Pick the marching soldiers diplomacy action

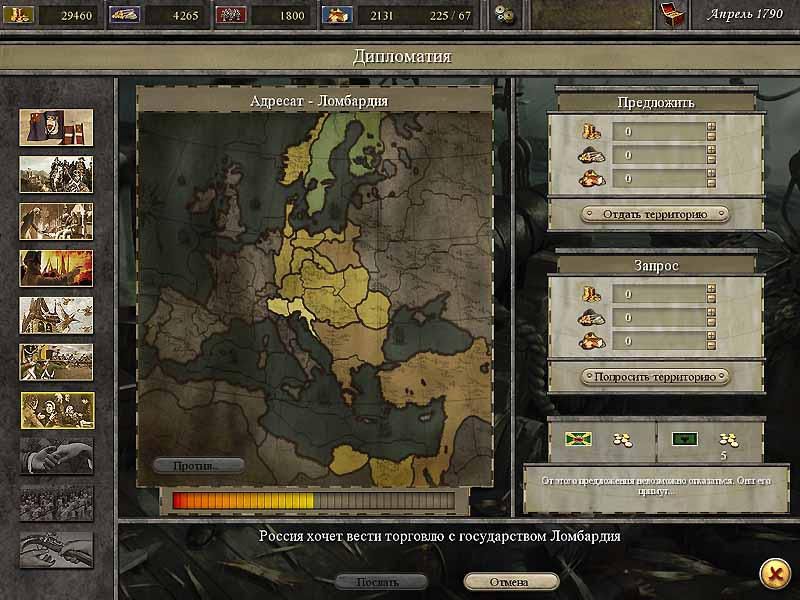pyautogui.click(x=56, y=361)
